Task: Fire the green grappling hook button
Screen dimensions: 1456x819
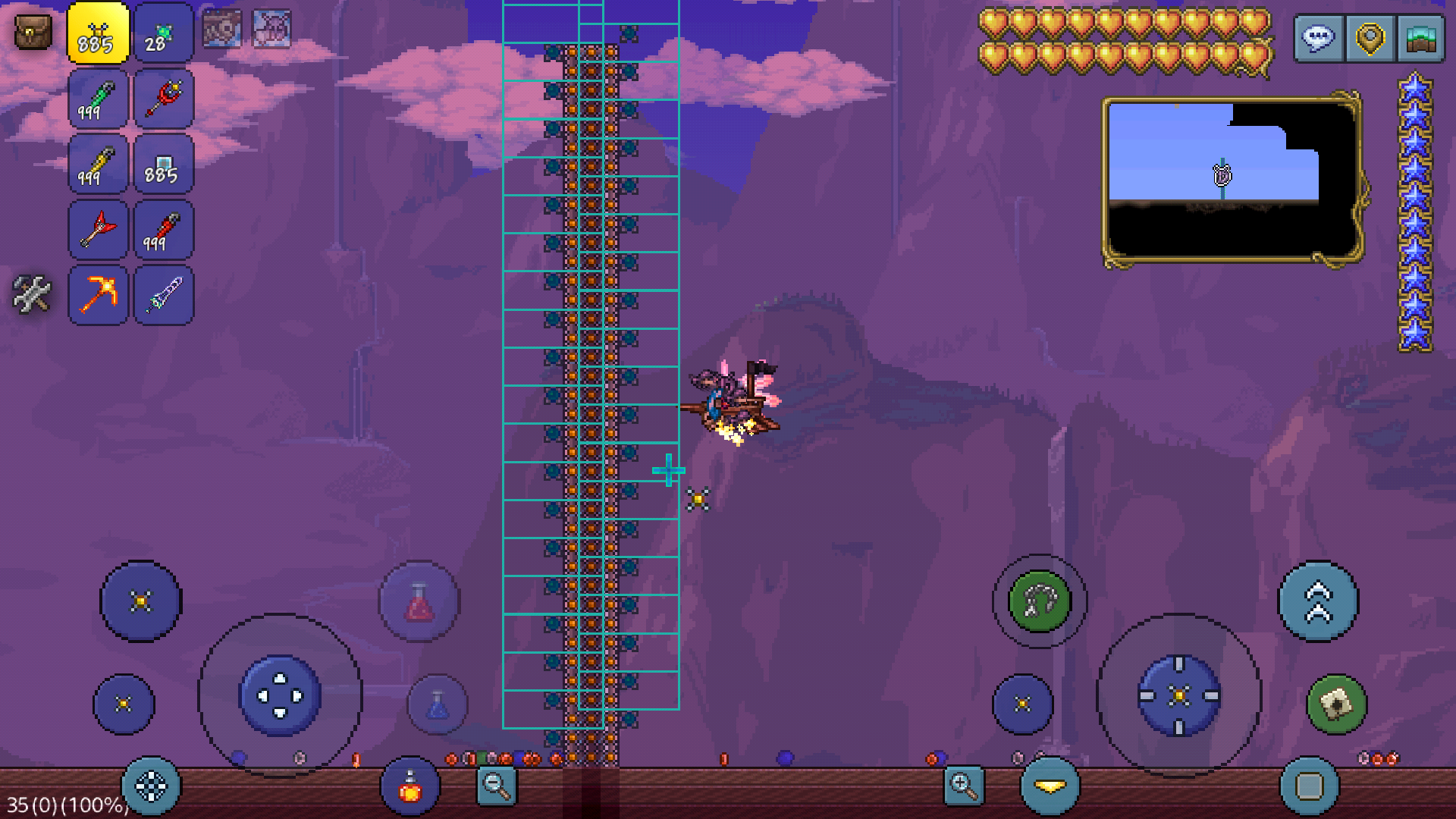Action: click(1039, 601)
